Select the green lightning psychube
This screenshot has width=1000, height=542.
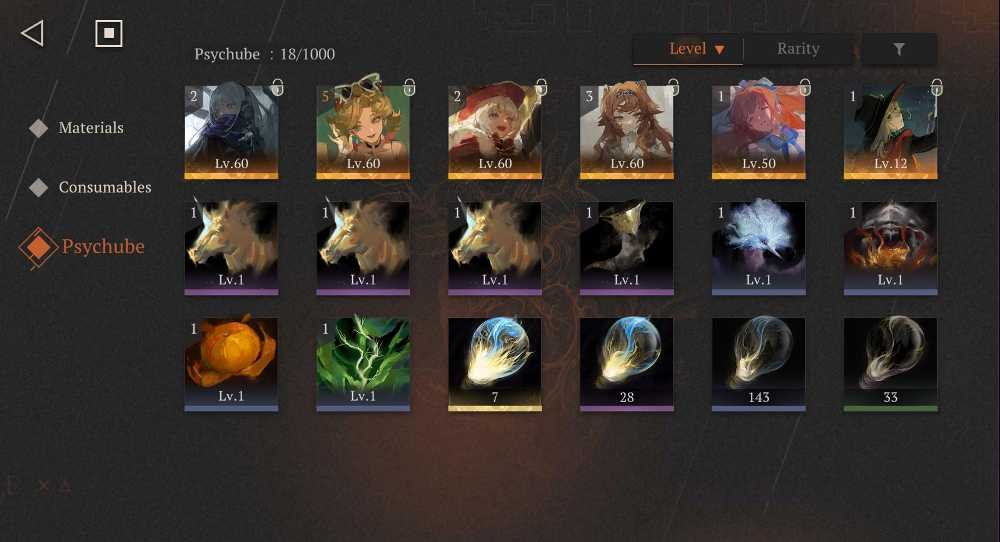click(x=362, y=363)
